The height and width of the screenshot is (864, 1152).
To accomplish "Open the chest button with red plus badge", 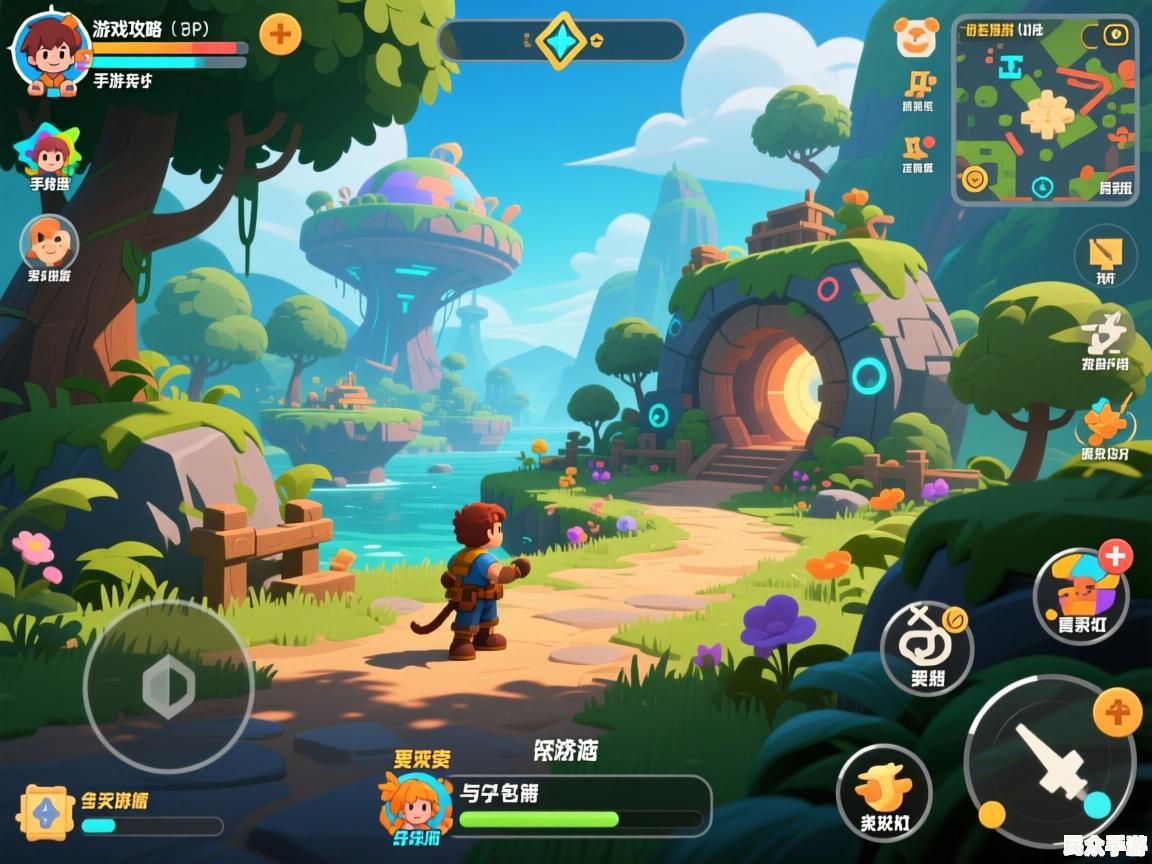I will coord(1081,596).
